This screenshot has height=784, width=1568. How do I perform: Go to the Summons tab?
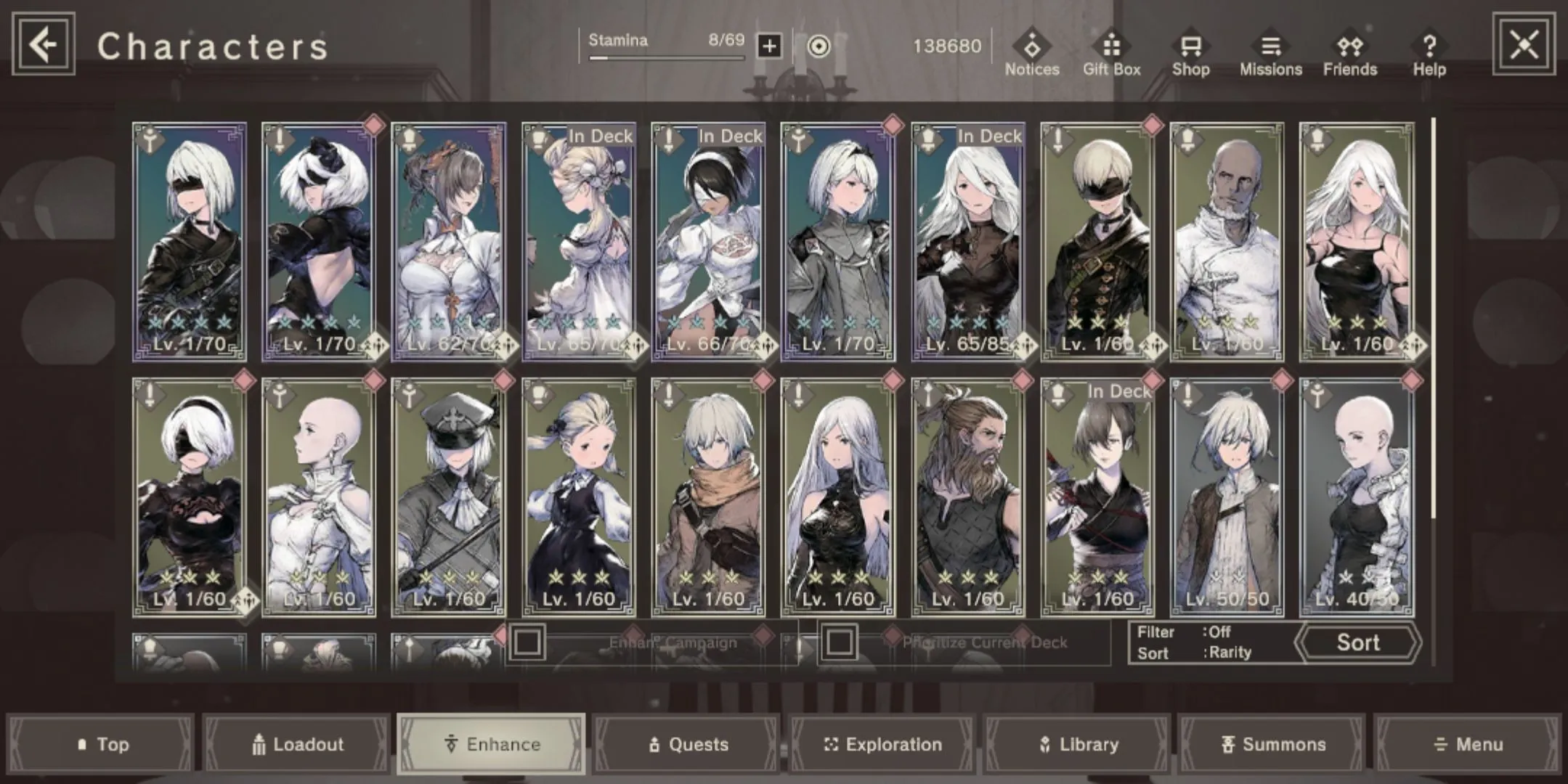[x=1273, y=744]
